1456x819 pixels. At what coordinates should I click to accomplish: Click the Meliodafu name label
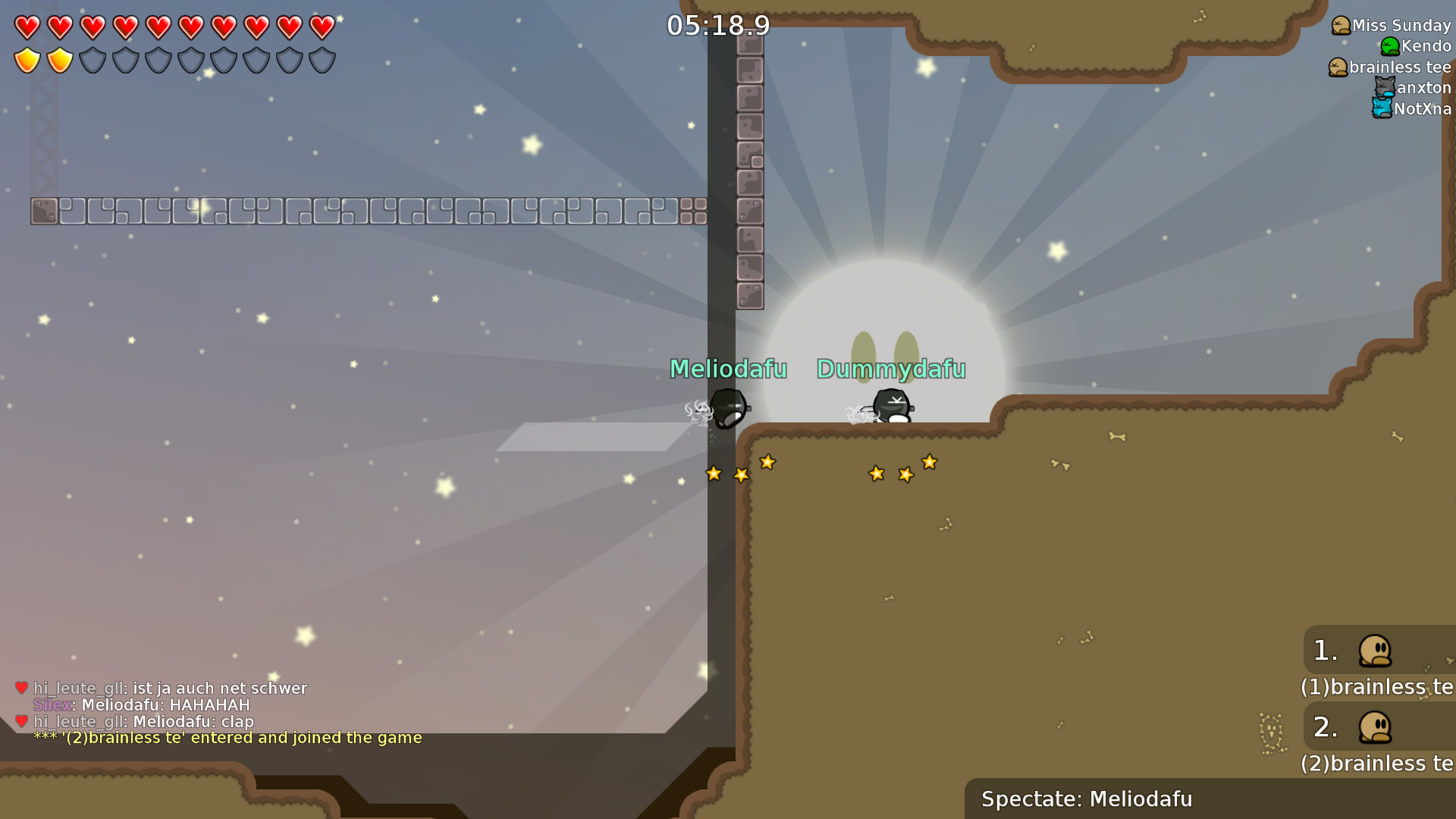point(727,369)
